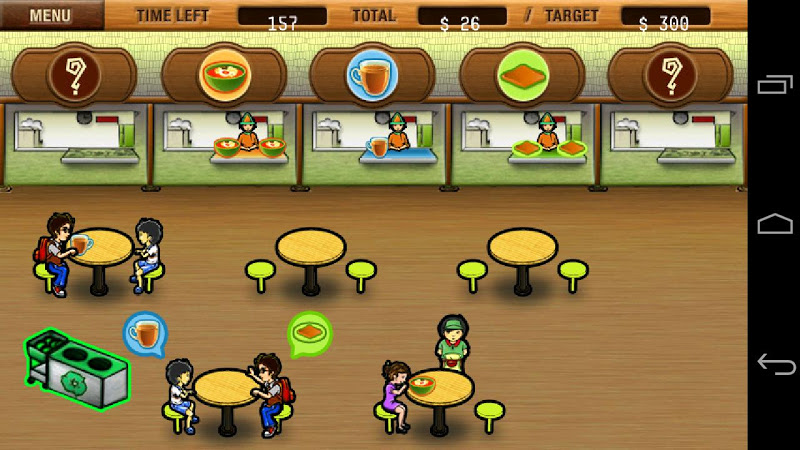This screenshot has height=450, width=800.
Task: Tap the blue tea order speech bubble
Action: click(x=145, y=332)
